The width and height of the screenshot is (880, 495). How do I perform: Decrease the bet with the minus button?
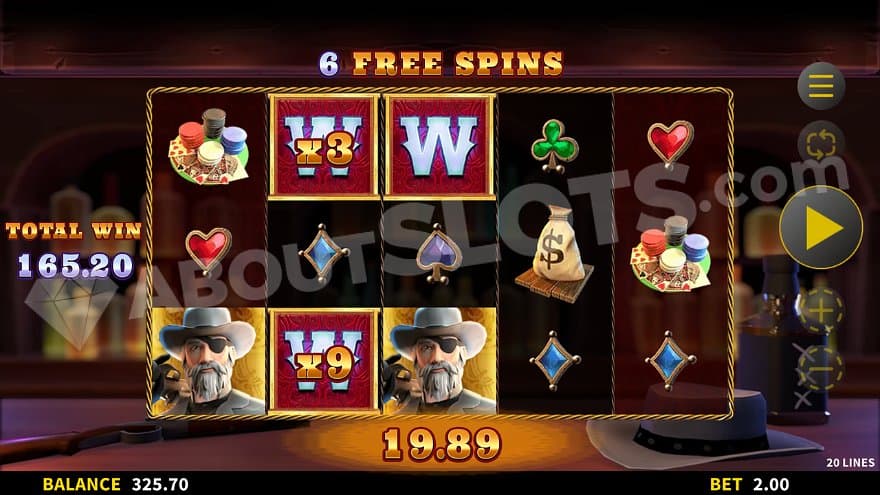click(821, 367)
